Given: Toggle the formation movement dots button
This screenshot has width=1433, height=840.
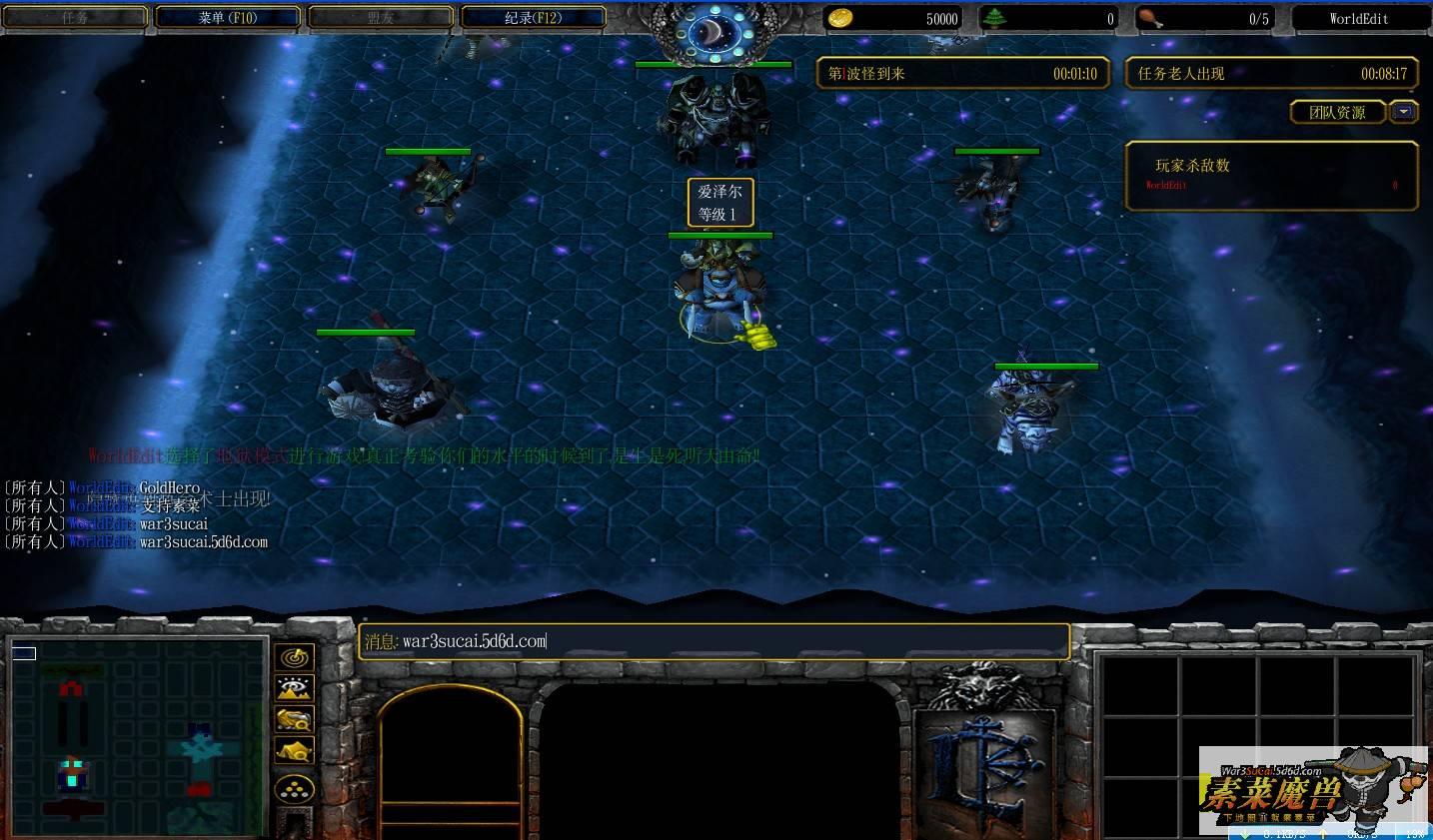Looking at the screenshot, I should point(294,789).
